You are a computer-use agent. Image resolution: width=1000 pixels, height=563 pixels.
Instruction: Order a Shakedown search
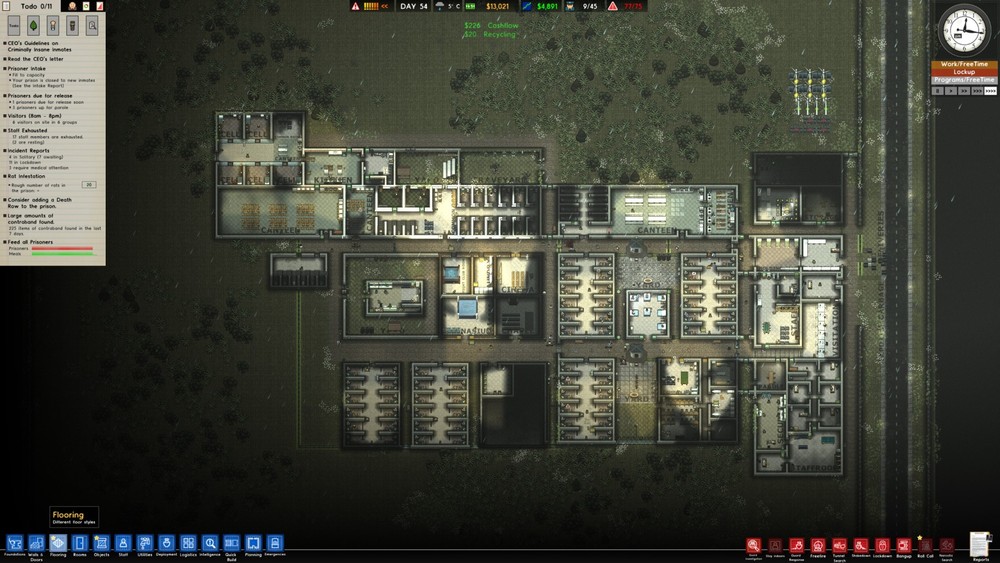861,546
